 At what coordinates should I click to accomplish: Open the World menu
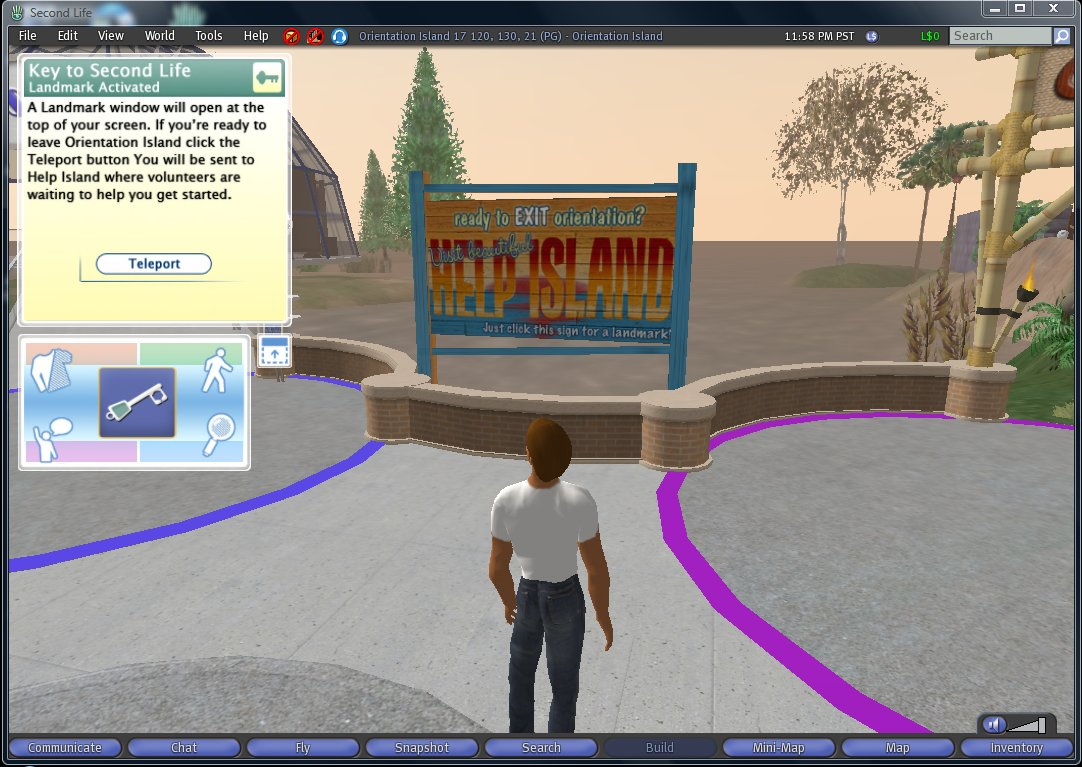point(159,36)
